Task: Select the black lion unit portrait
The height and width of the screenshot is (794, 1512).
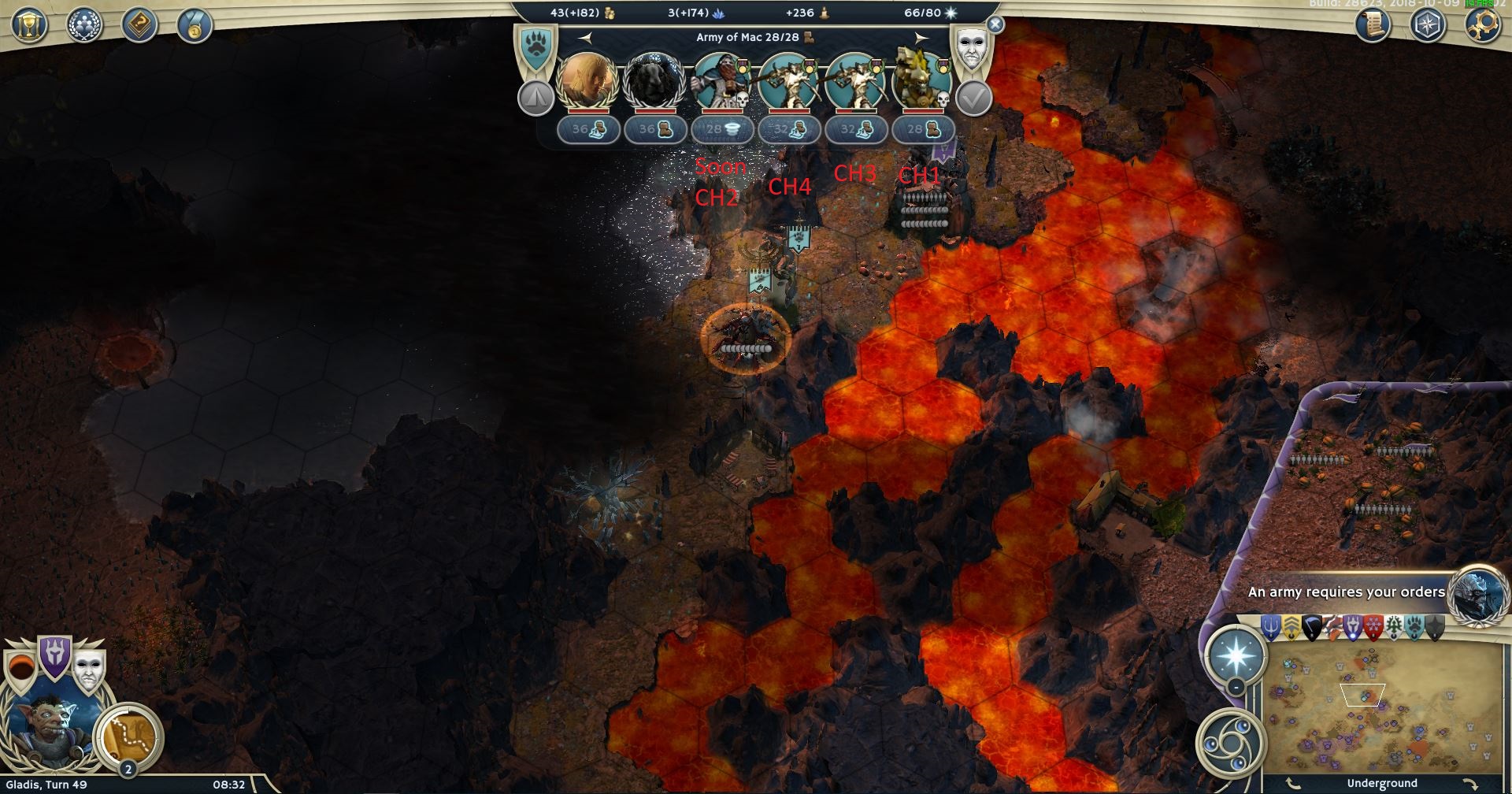Action: click(654, 80)
